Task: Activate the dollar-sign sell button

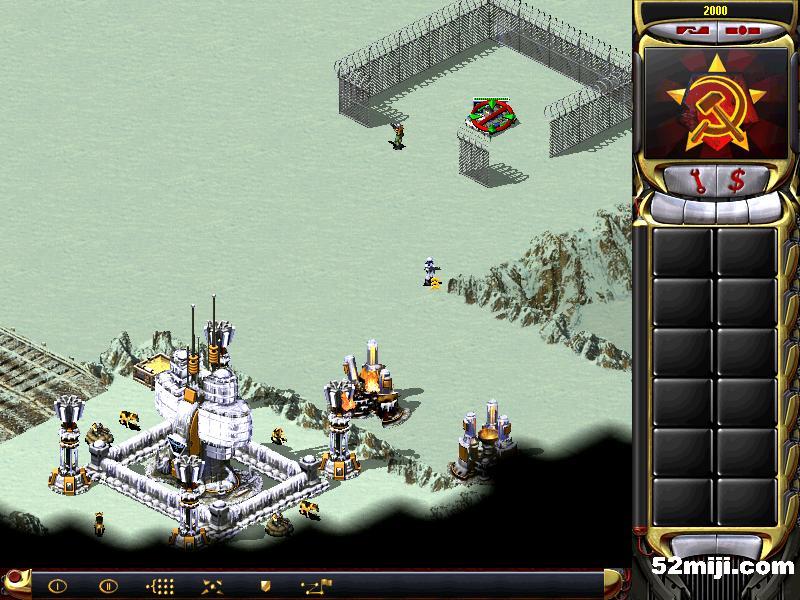Action: (737, 180)
